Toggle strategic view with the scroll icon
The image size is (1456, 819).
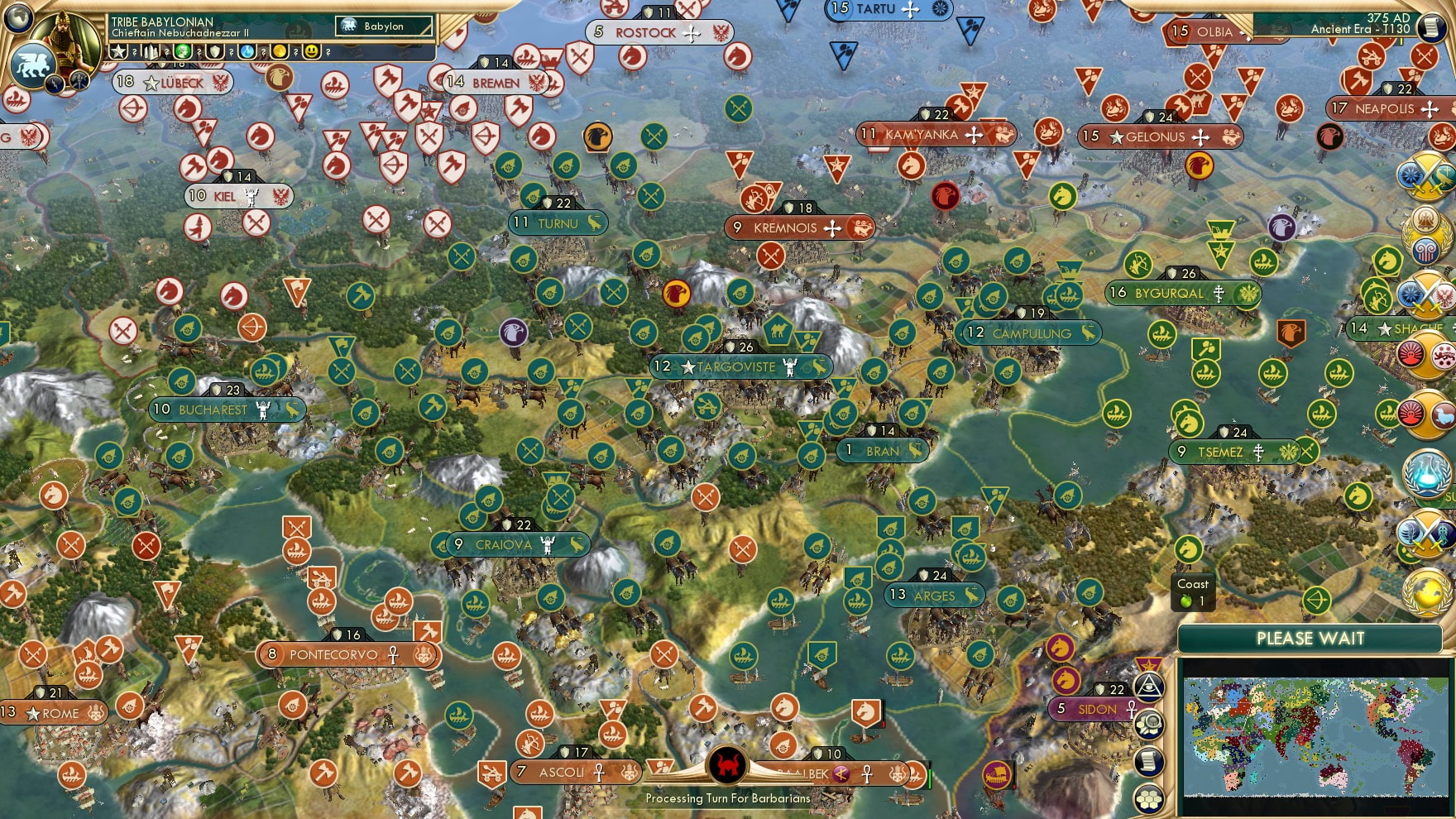pos(1148,760)
